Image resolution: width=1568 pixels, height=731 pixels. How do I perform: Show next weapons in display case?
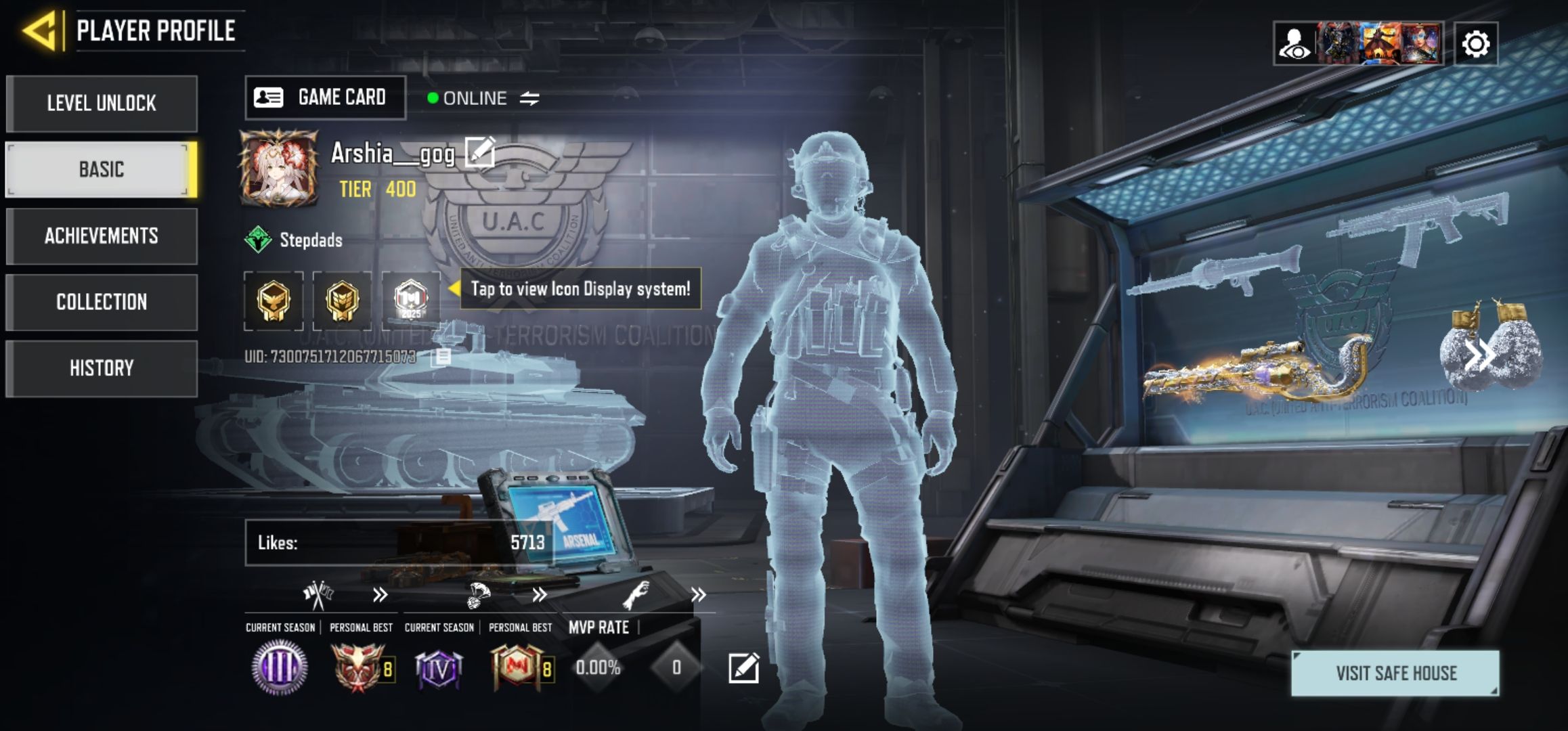coord(1479,355)
